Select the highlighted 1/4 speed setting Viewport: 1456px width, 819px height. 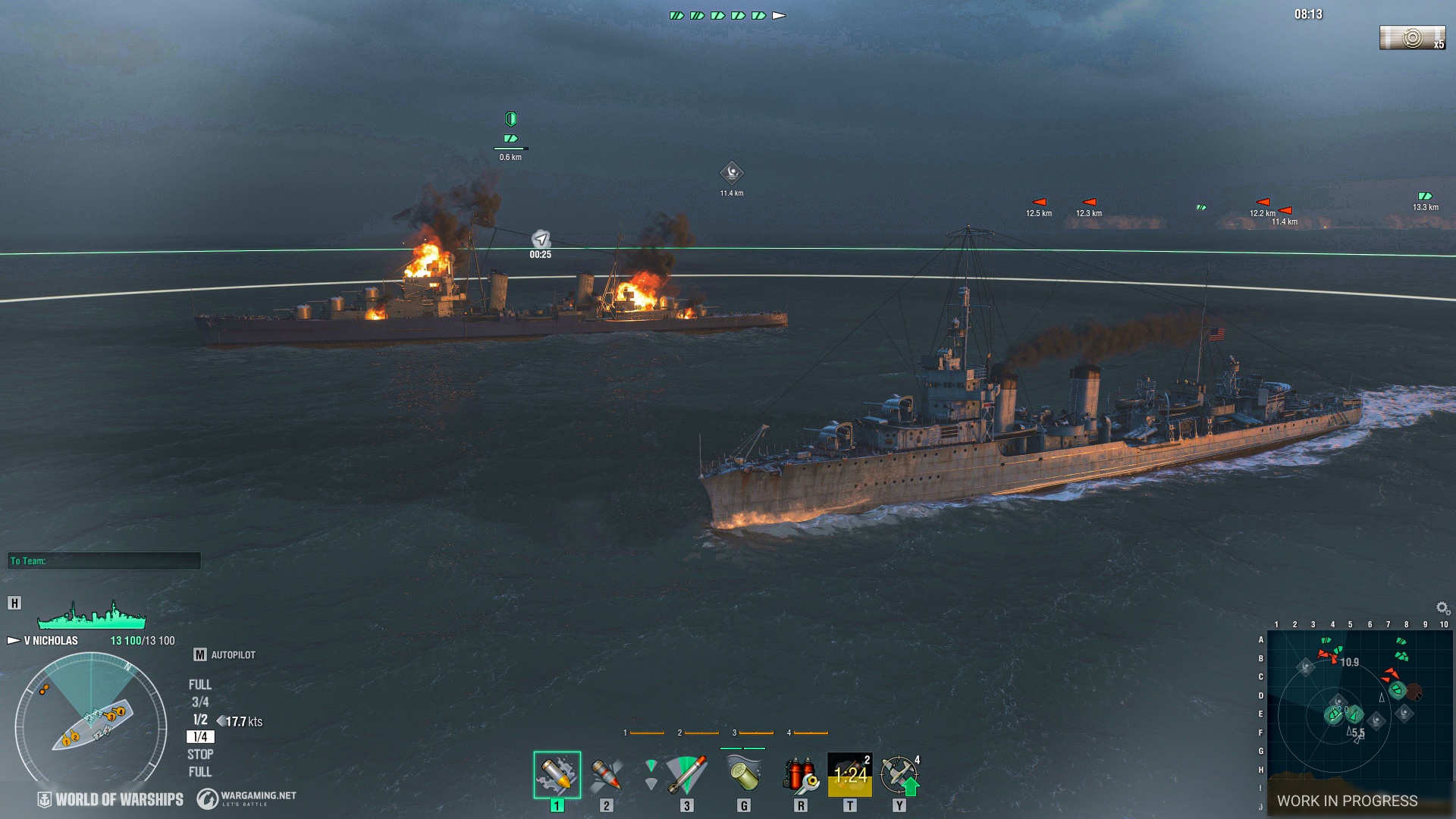pyautogui.click(x=199, y=736)
